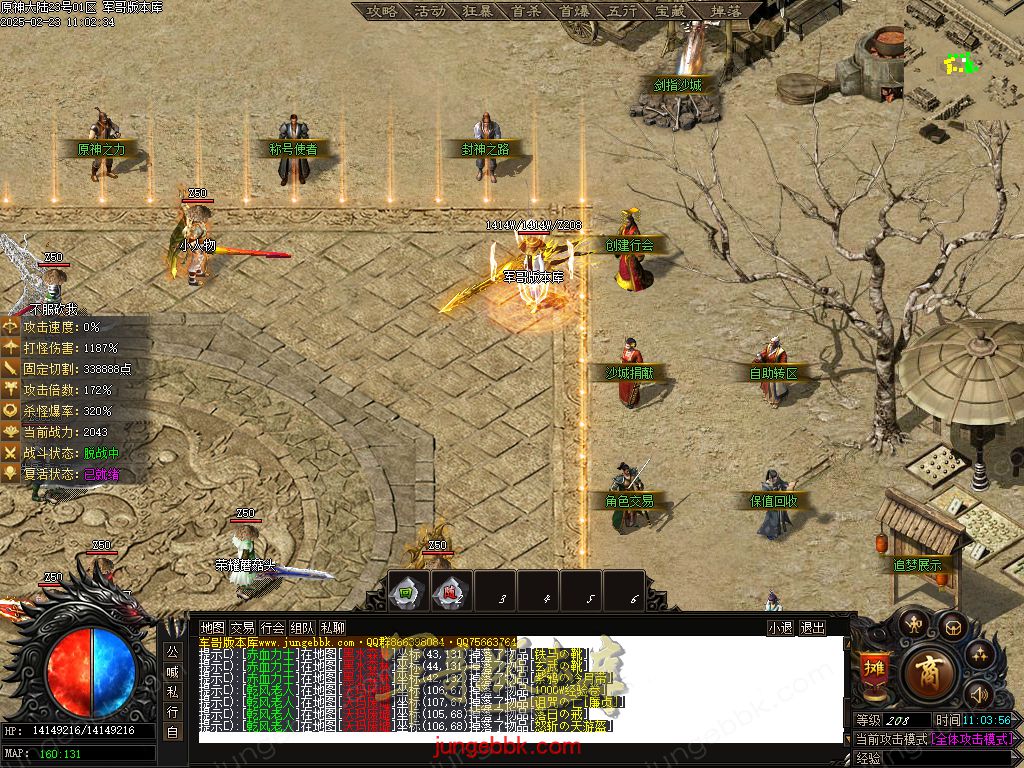Click the 退出 exit button
Viewport: 1024px width, 768px height.
(x=813, y=628)
